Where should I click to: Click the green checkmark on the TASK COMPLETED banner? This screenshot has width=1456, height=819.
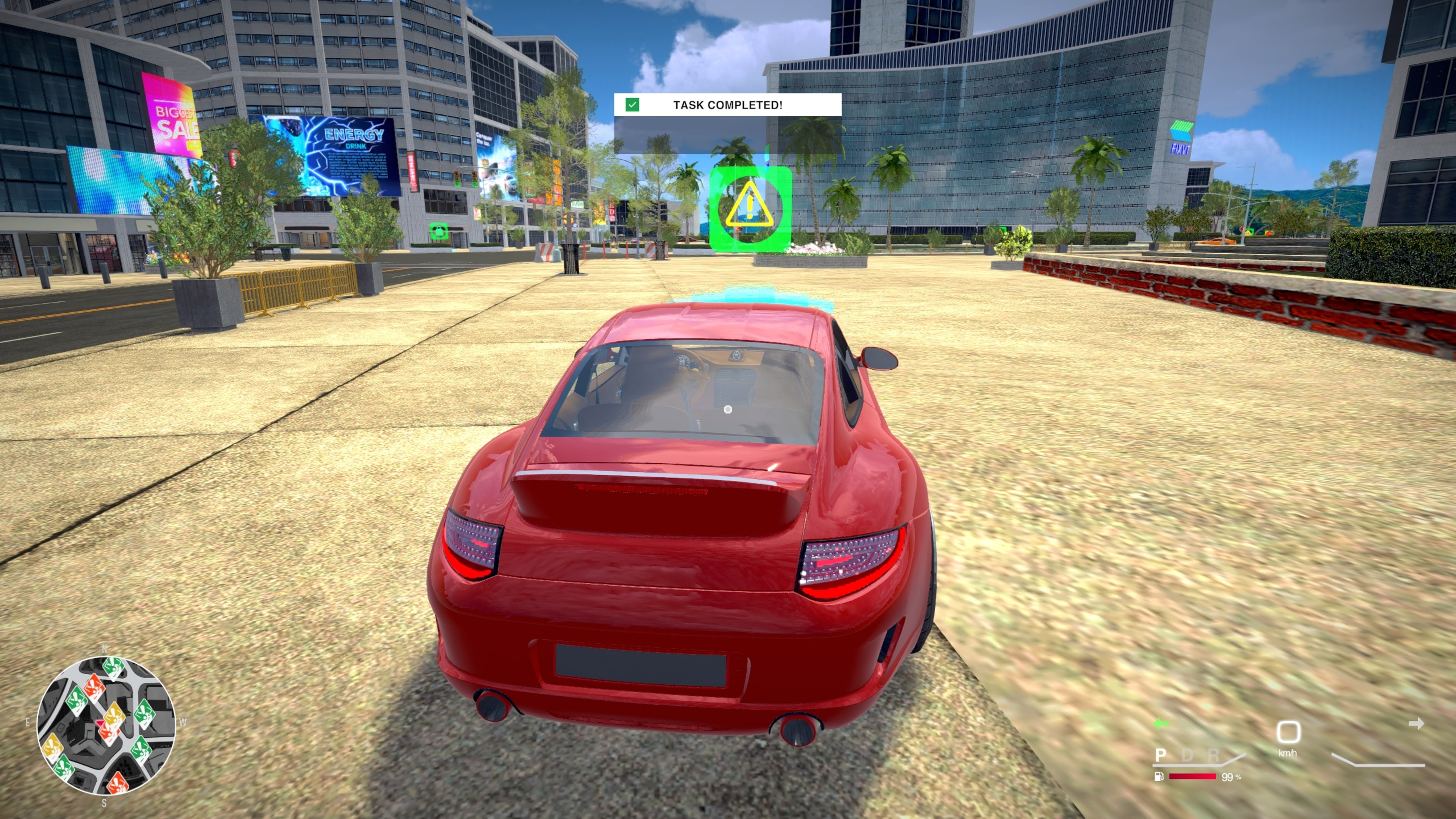point(632,105)
